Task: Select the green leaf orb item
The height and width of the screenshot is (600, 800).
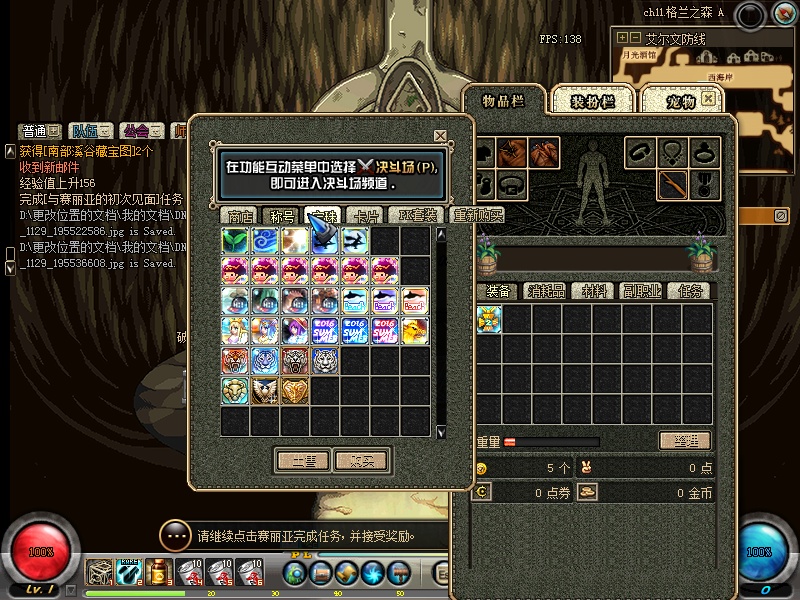Action: point(235,241)
